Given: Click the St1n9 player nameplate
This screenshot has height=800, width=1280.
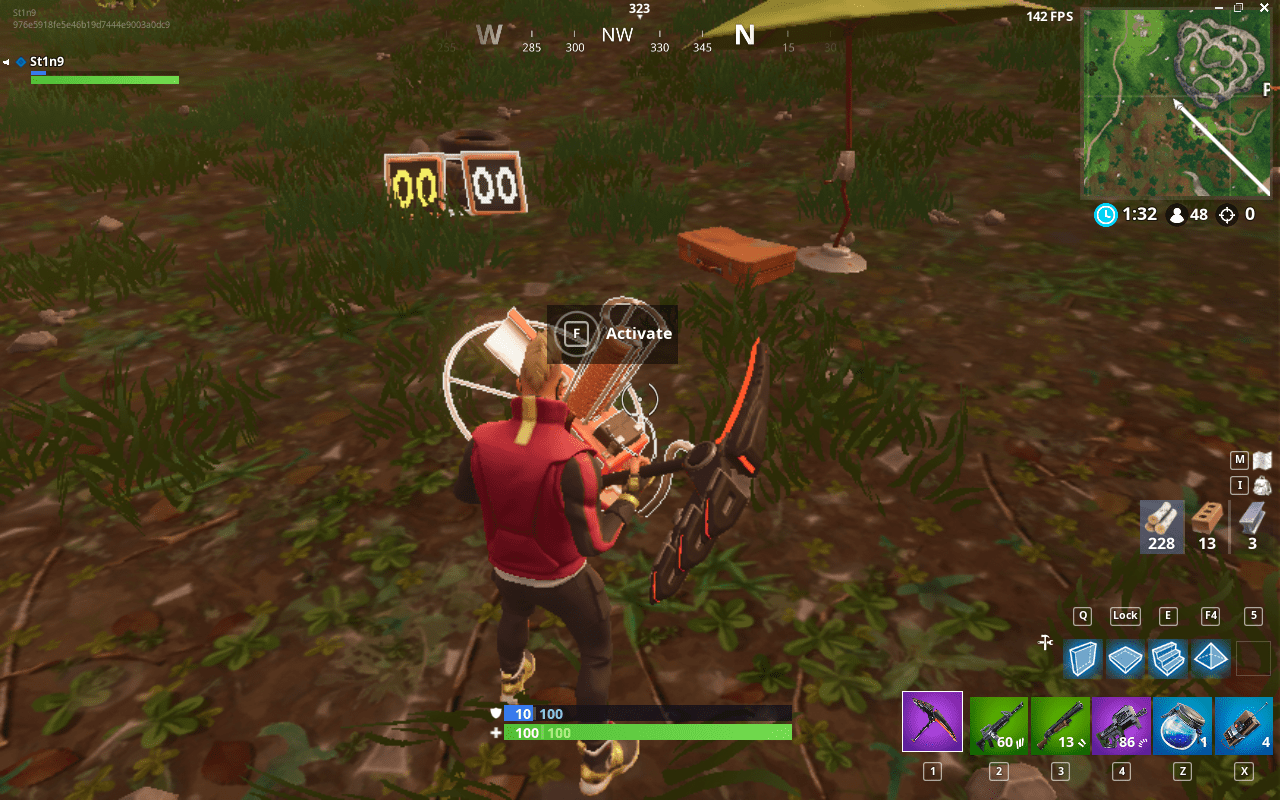Looking at the screenshot, I should (47, 61).
